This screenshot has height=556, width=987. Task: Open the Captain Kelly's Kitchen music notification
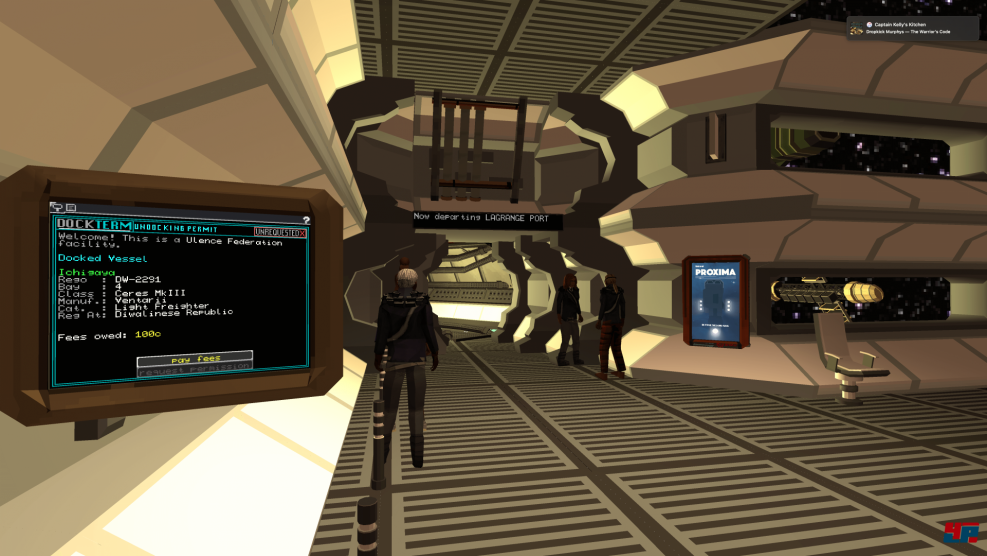[x=912, y=27]
